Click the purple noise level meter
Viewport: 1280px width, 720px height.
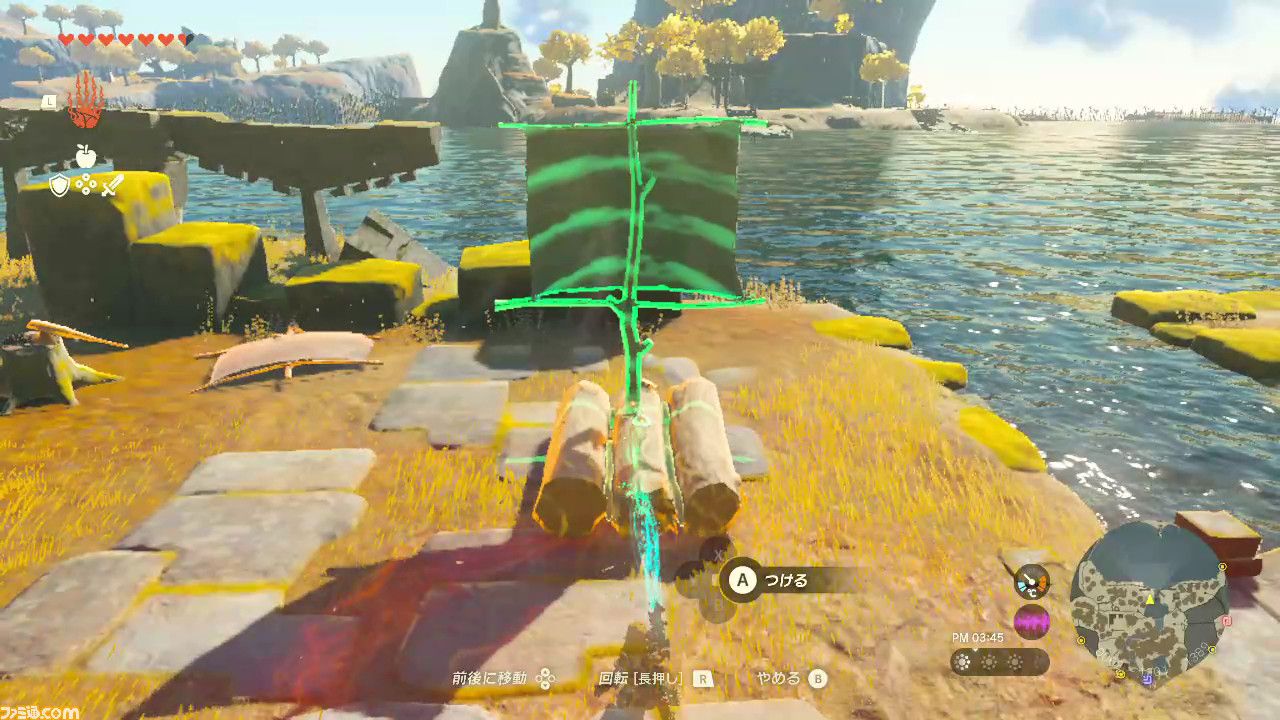point(1032,621)
